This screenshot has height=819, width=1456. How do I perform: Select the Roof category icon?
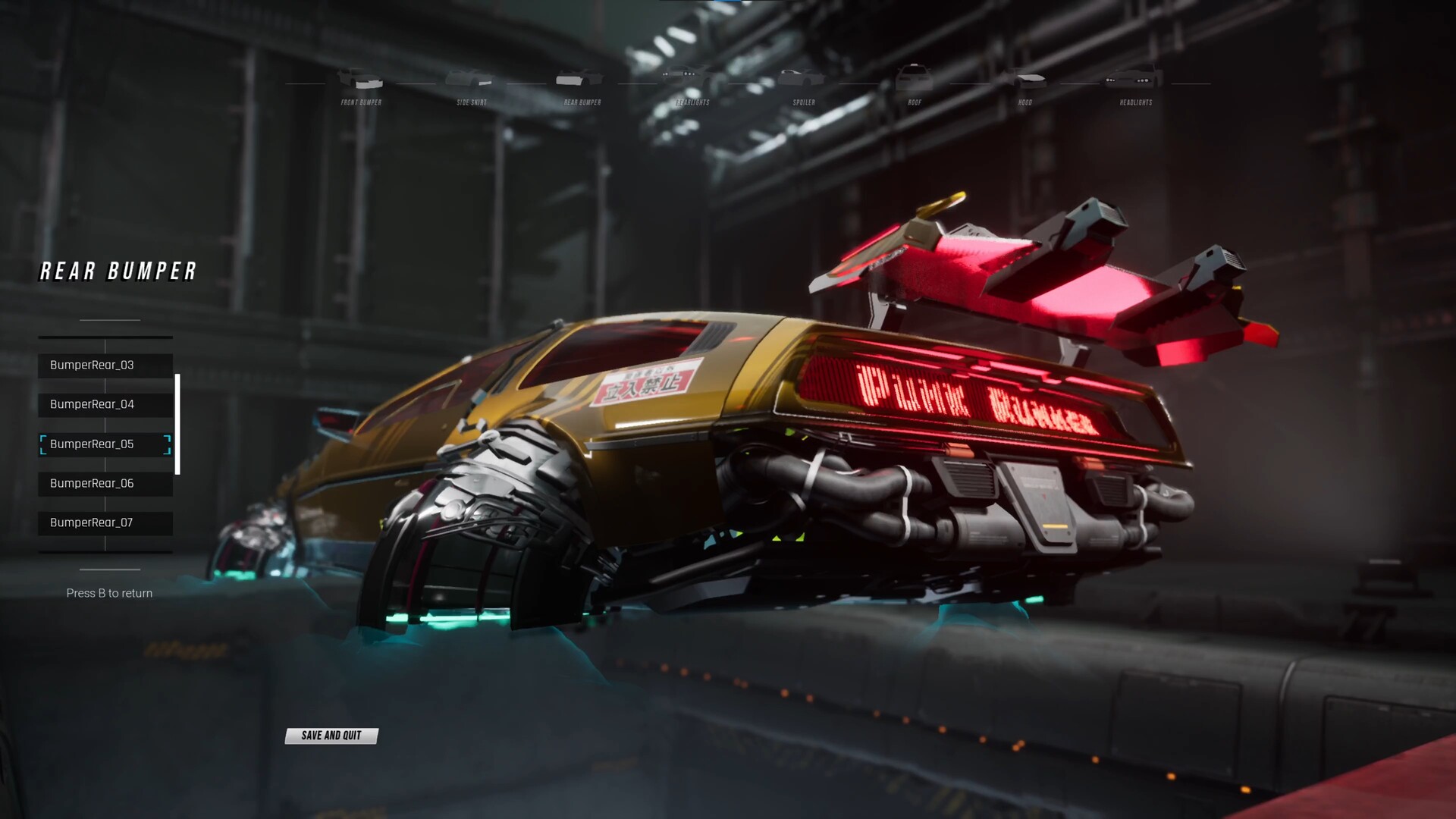[x=912, y=78]
